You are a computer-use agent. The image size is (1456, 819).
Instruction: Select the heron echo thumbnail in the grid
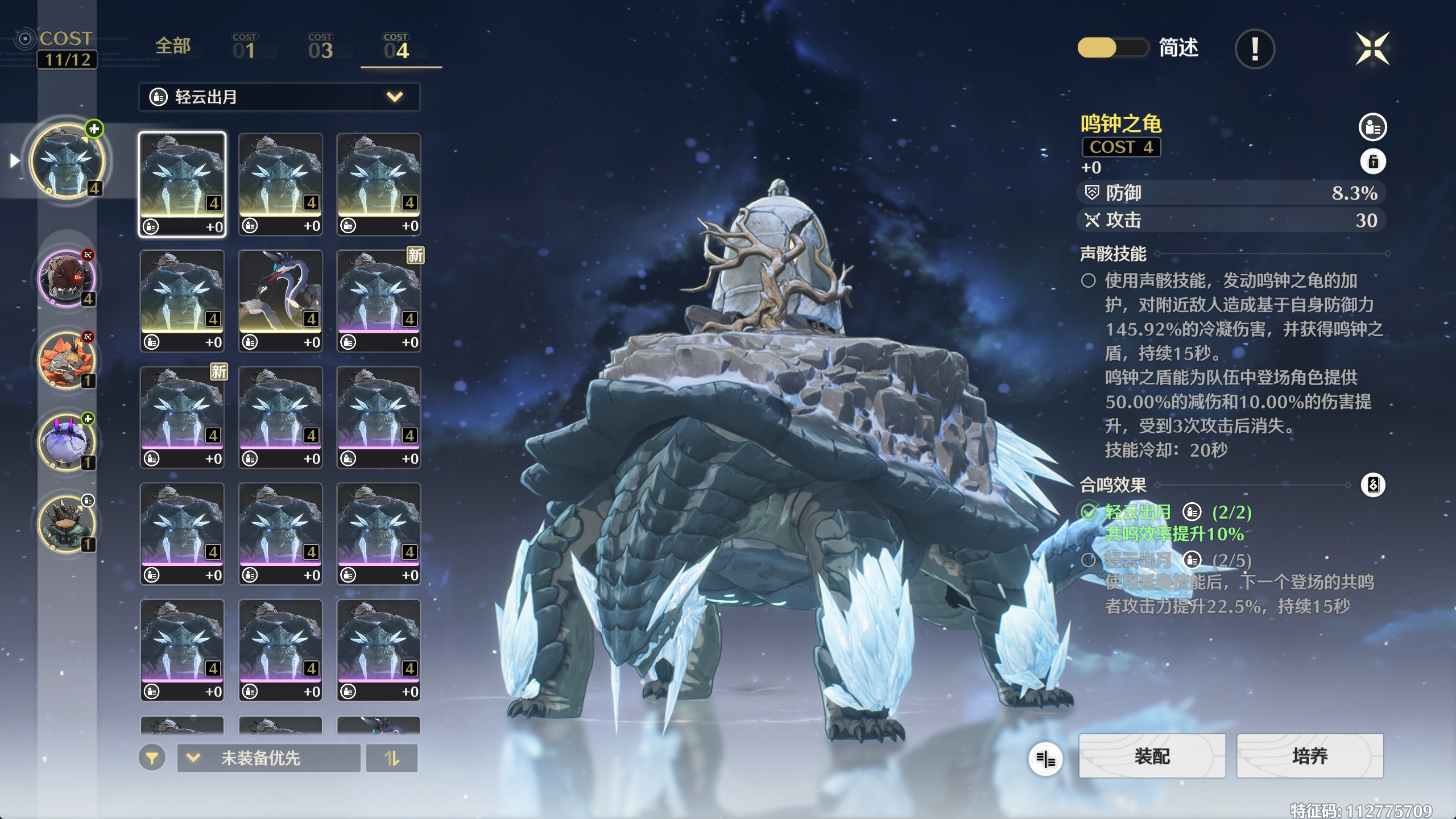pos(280,300)
